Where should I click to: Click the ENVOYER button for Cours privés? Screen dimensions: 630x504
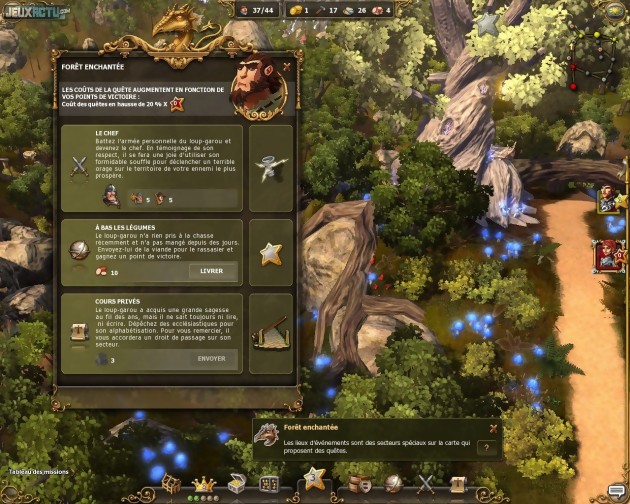click(x=212, y=357)
